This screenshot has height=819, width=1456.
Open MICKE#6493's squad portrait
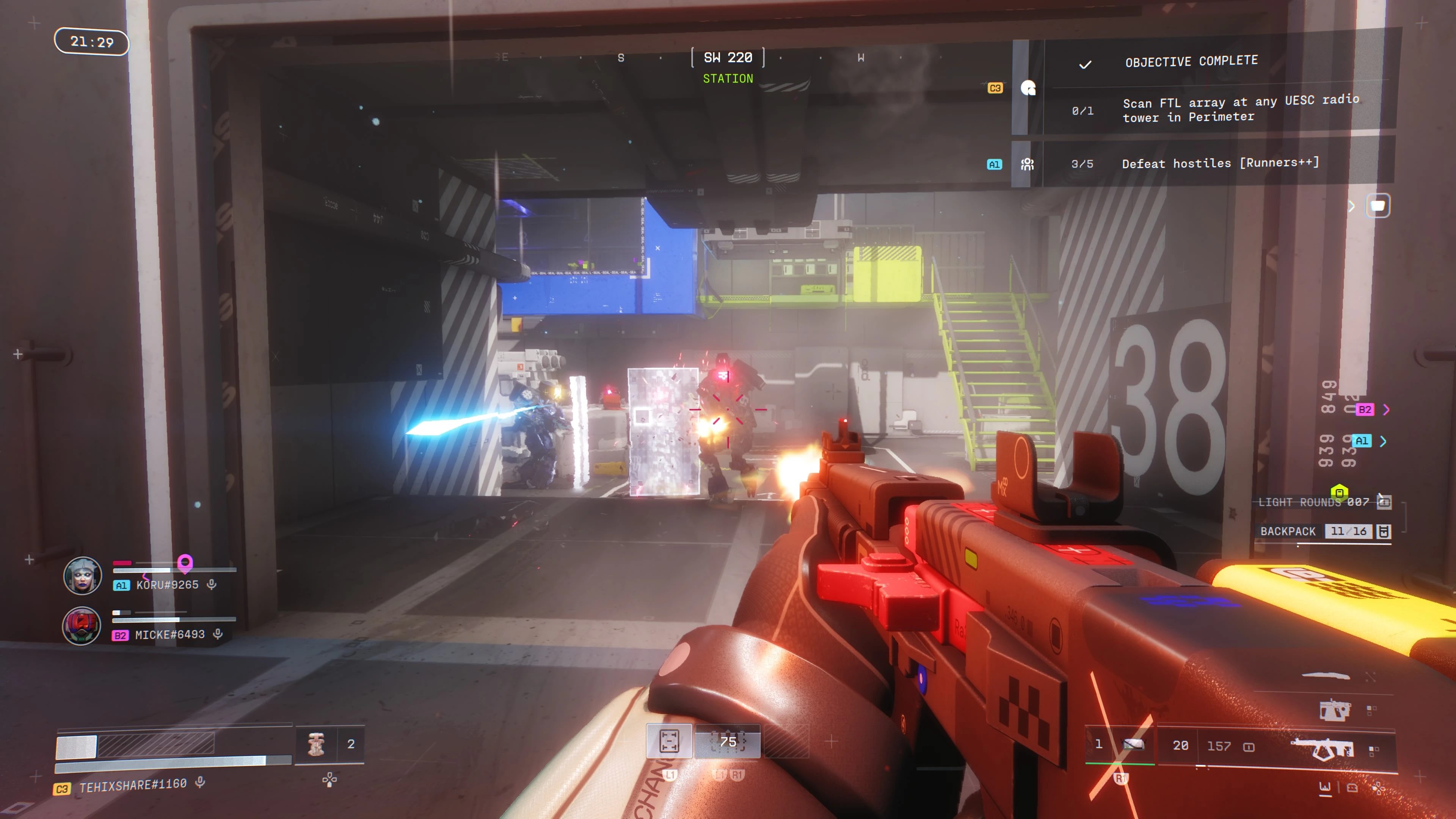[82, 626]
